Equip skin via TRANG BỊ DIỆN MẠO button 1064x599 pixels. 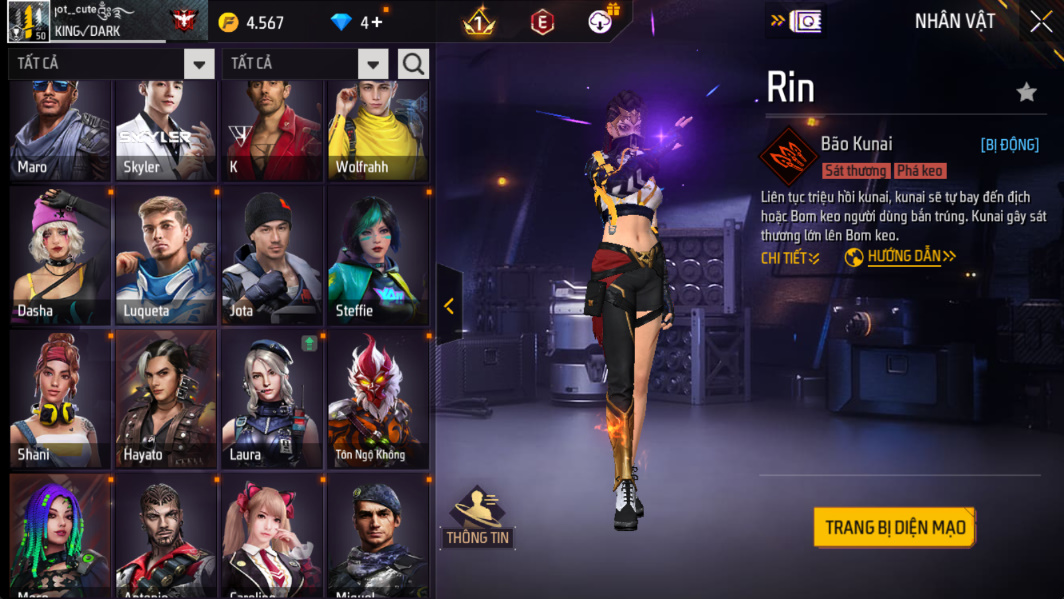coord(894,527)
